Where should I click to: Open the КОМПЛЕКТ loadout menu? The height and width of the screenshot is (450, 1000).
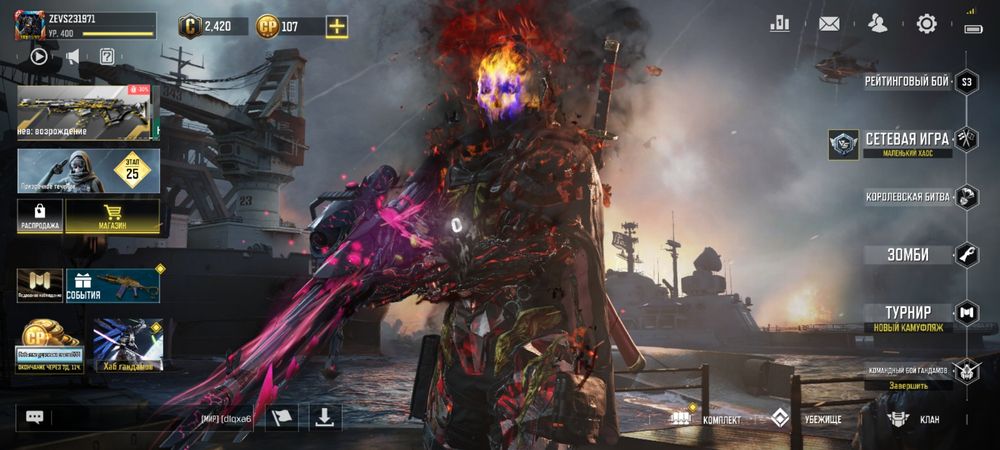707,419
